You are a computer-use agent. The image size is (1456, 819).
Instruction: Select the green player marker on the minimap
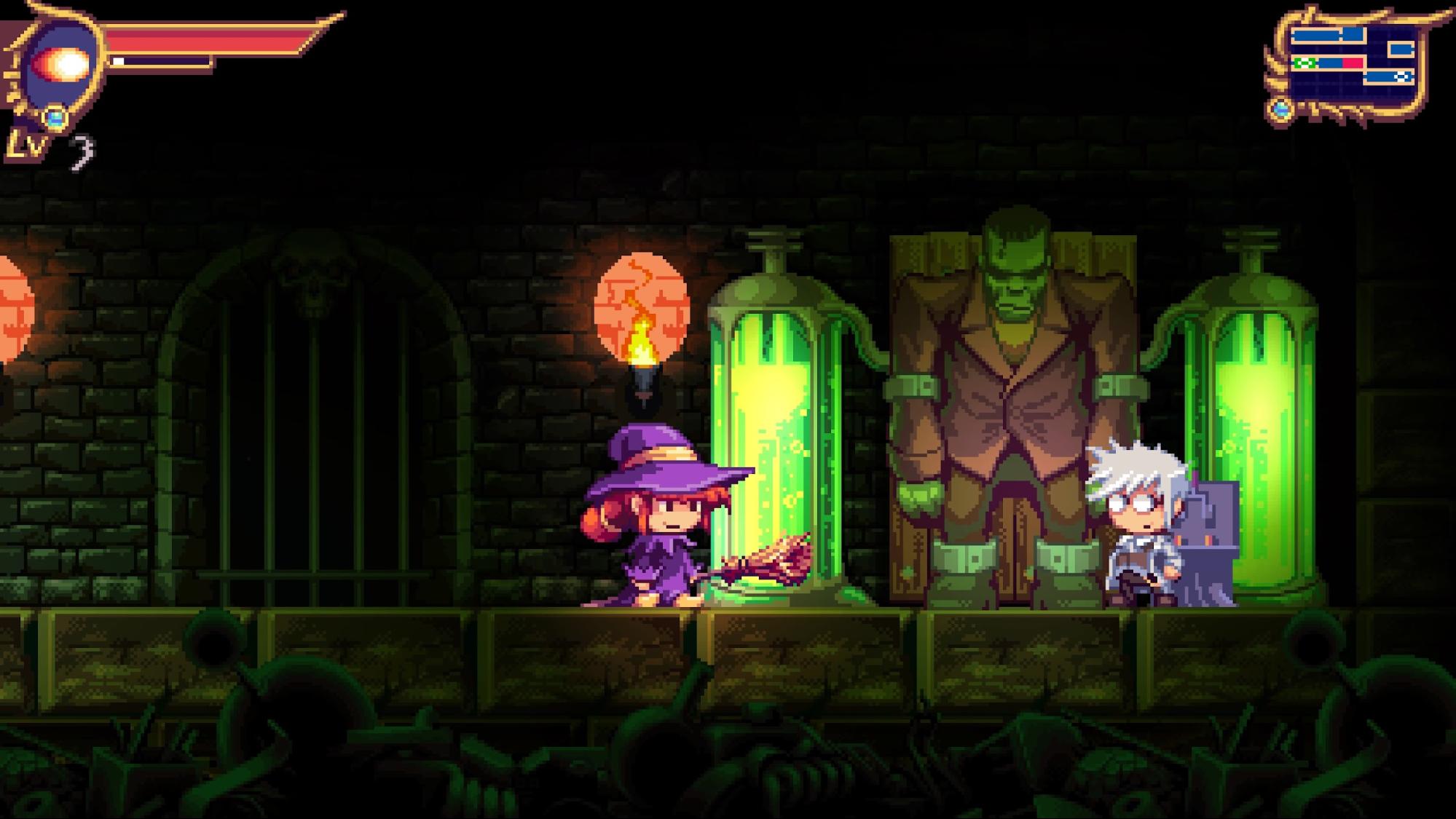click(1305, 63)
